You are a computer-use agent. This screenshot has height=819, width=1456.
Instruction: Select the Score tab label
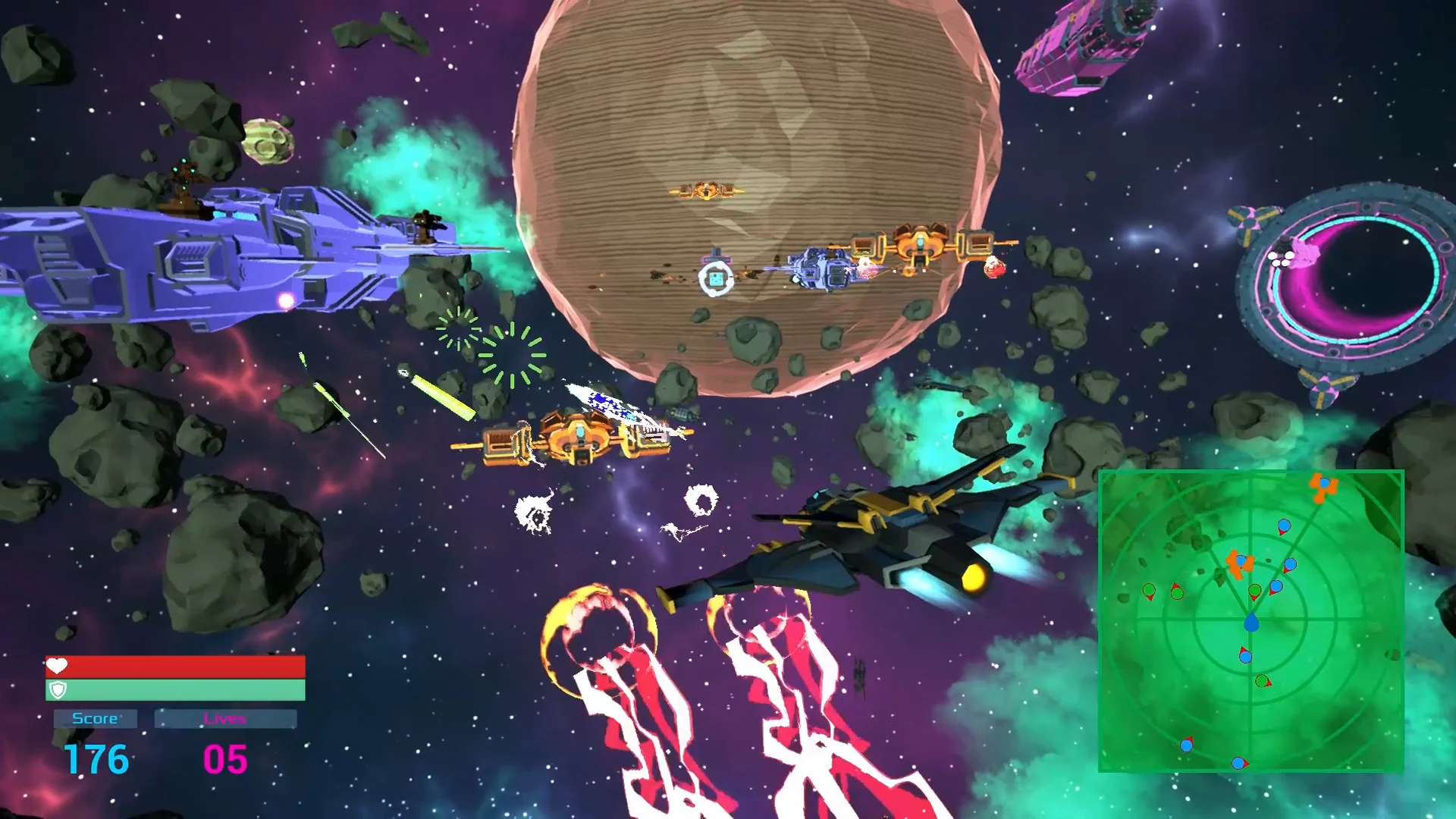coord(94,717)
